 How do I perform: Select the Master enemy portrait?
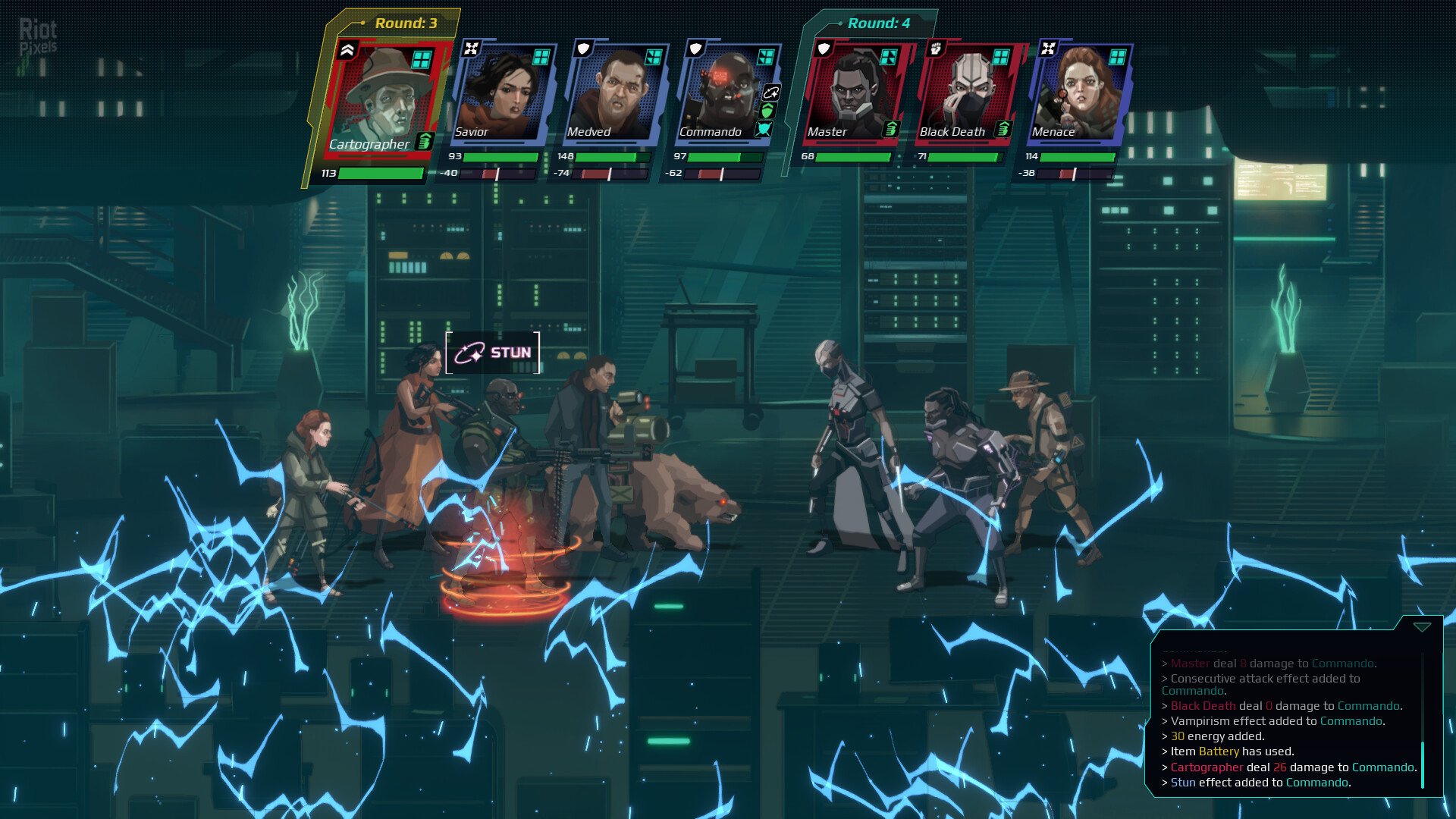point(855,93)
